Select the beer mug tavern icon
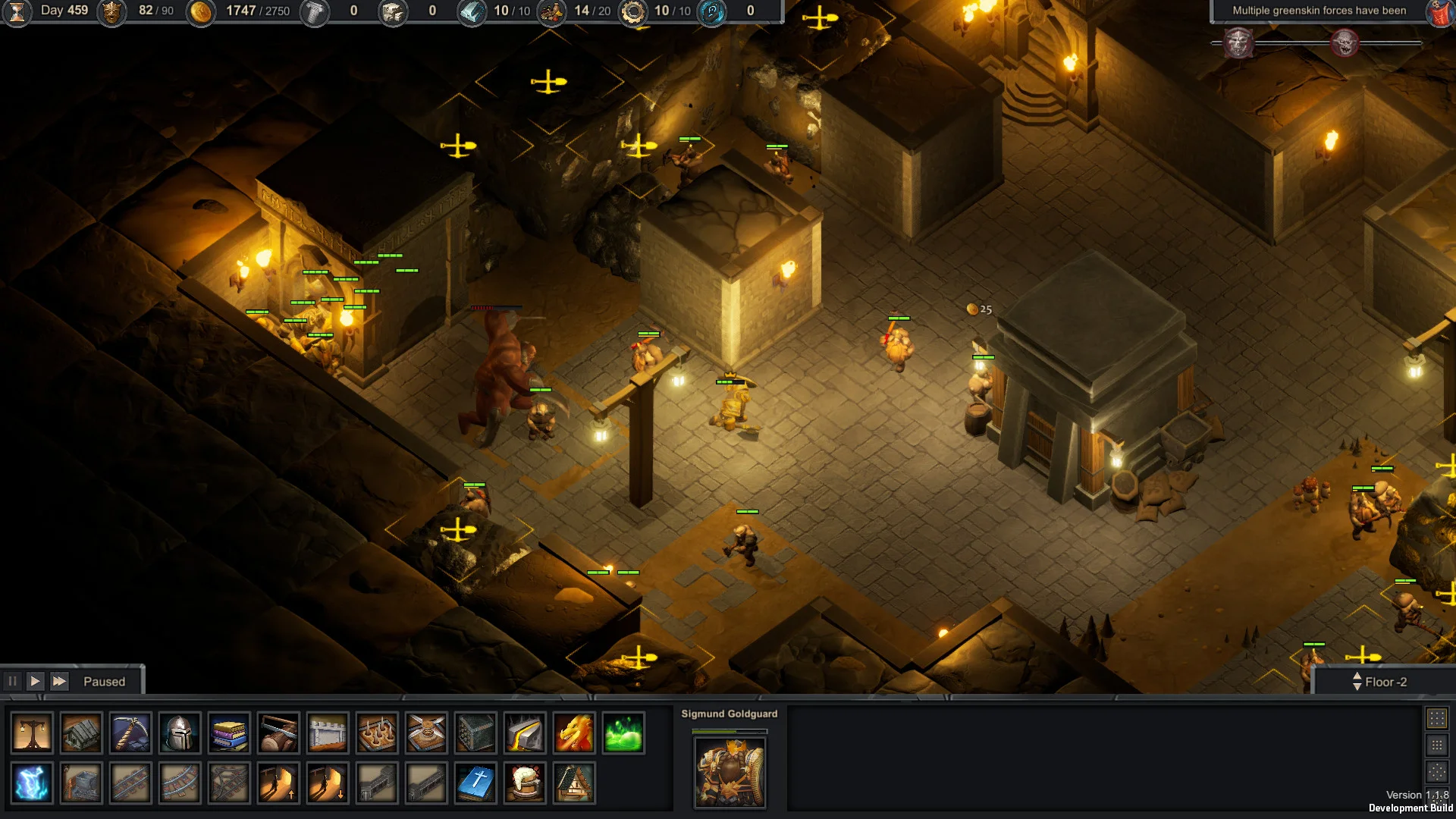This screenshot has width=1456, height=819. 525,783
